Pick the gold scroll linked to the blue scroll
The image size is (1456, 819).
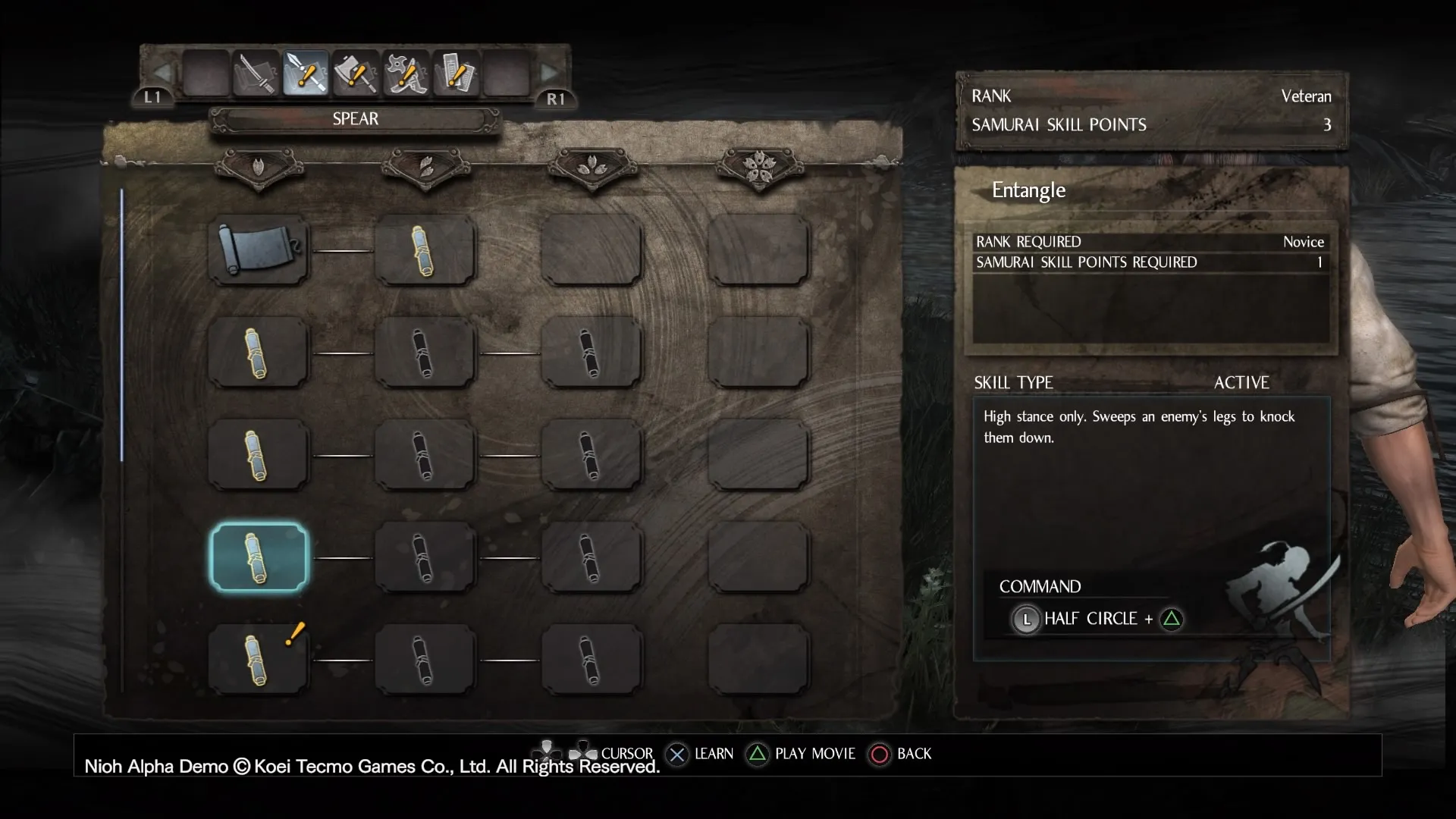click(425, 249)
